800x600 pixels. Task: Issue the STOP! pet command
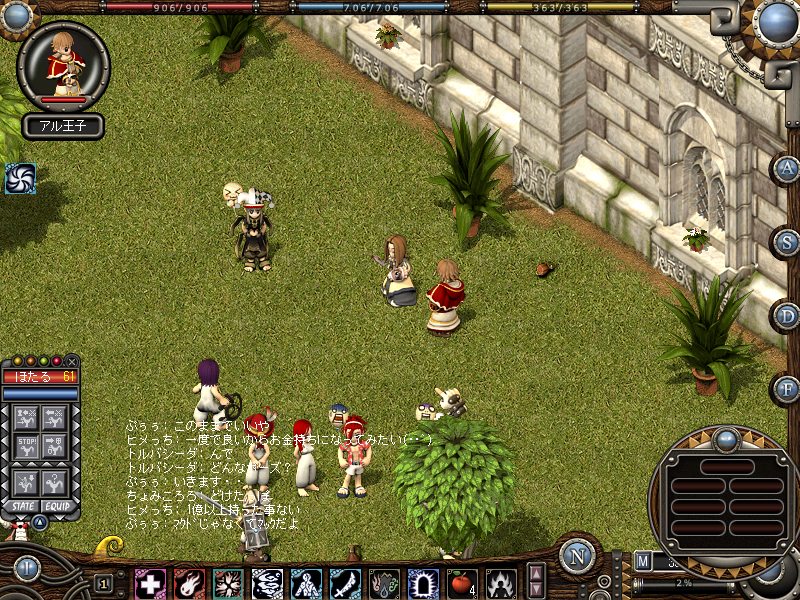pos(29,443)
